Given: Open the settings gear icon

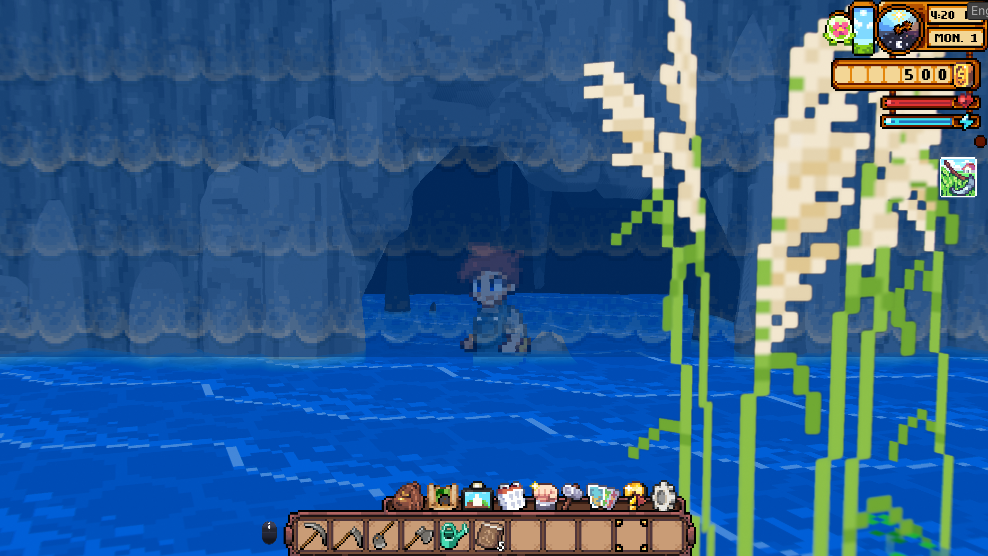Looking at the screenshot, I should click(664, 496).
